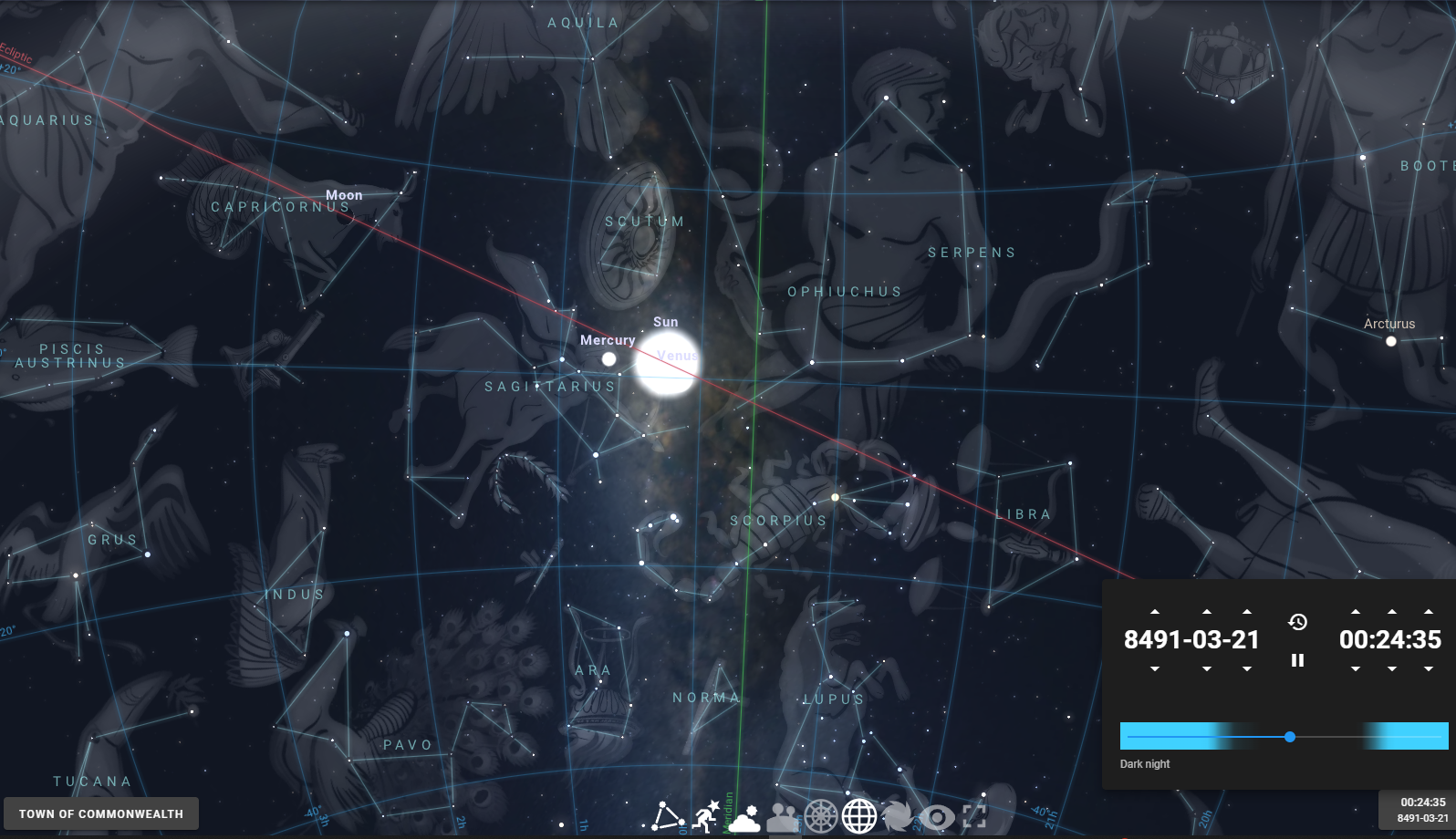The width and height of the screenshot is (1456, 839).
Task: Open the Town of Commonwealth location button
Action: 101,813
